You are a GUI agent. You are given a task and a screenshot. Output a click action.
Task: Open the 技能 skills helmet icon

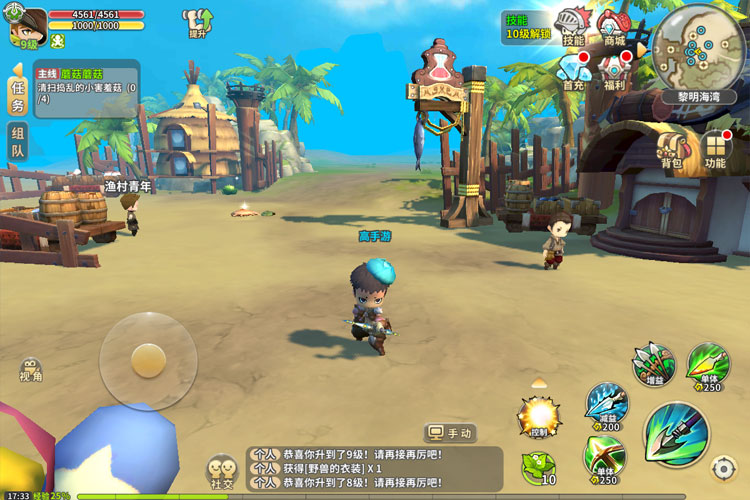click(574, 27)
